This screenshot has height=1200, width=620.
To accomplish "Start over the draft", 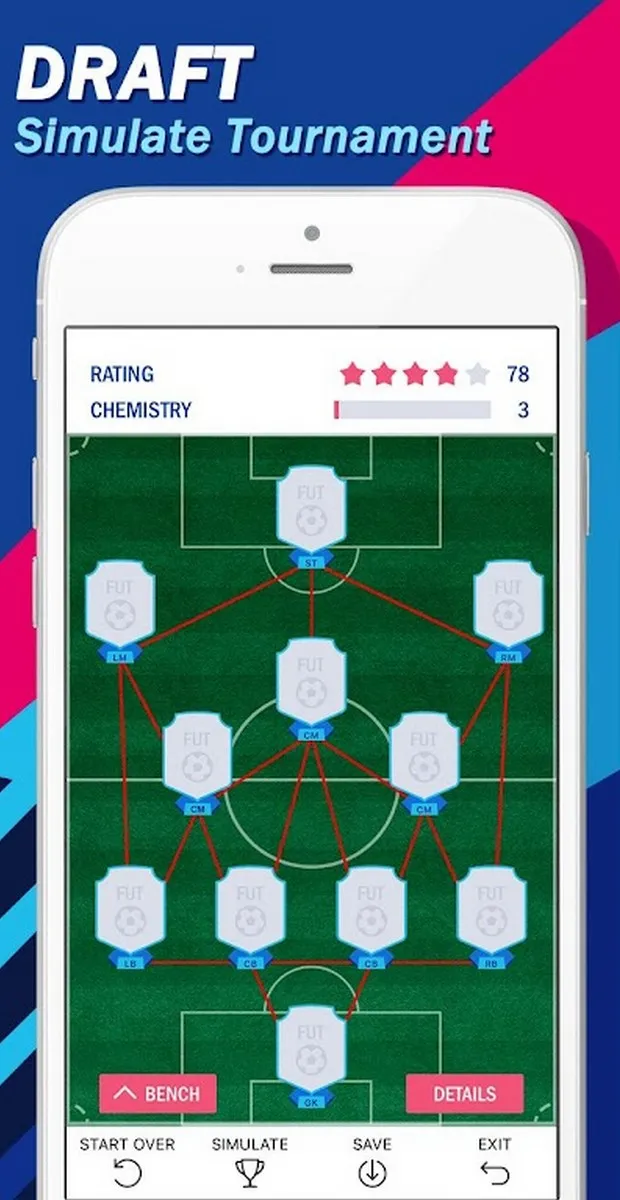I will pos(127,1161).
